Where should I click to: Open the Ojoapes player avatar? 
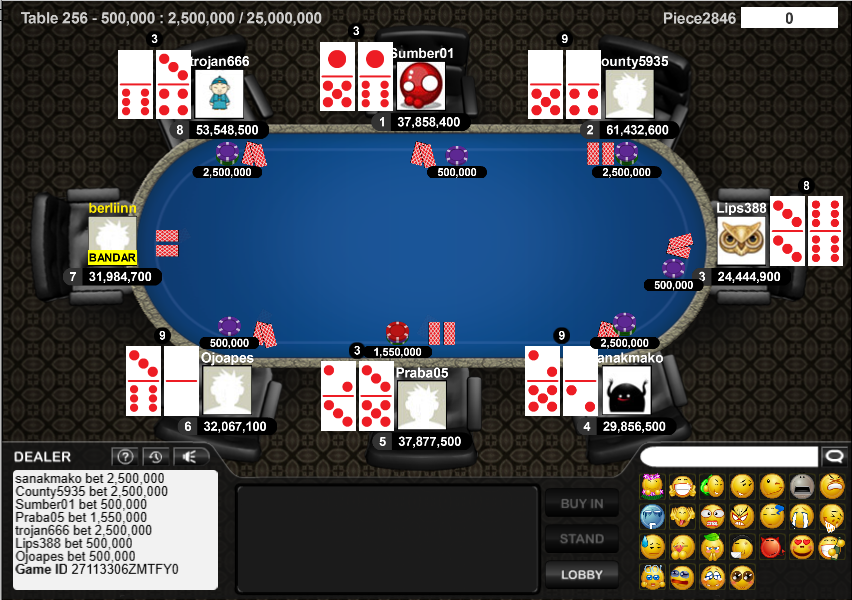(x=227, y=391)
